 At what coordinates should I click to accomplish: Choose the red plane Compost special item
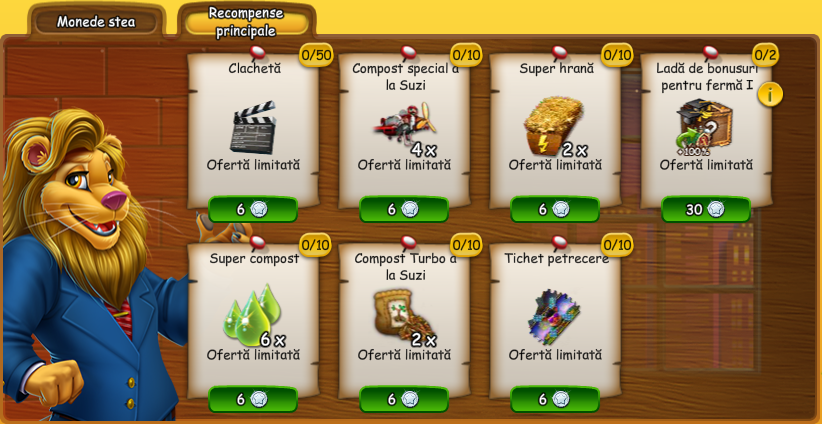click(403, 127)
